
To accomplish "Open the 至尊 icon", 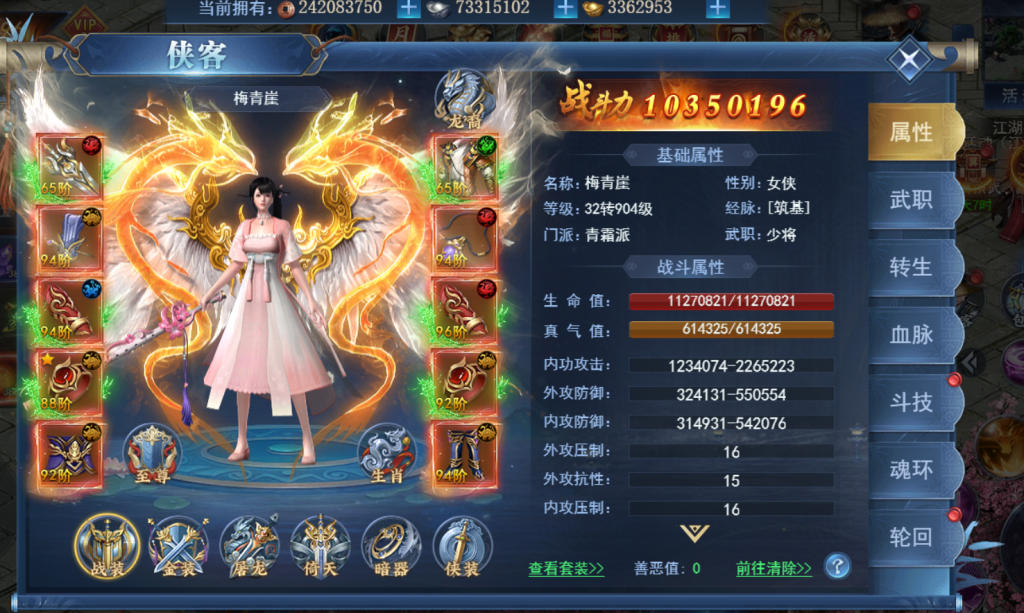I will [152, 454].
